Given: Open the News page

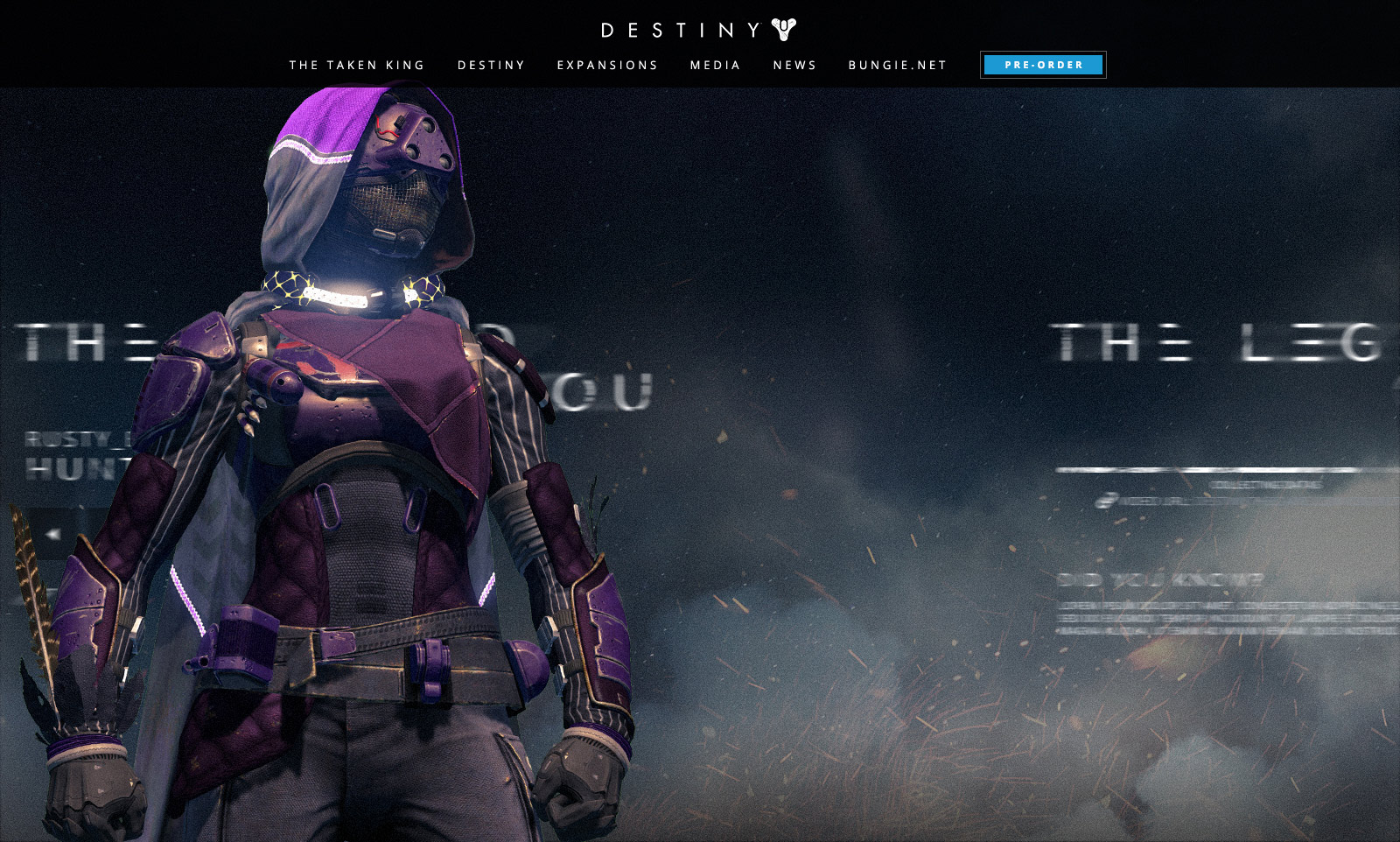Looking at the screenshot, I should pos(794,66).
